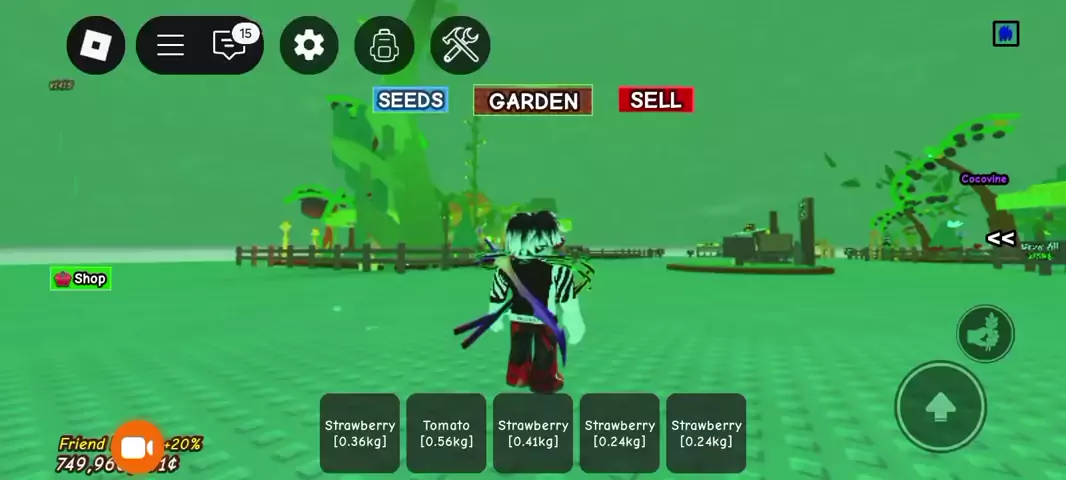The width and height of the screenshot is (1066, 480).
Task: Tap the orange screen recorder bubble
Action: (x=137, y=449)
